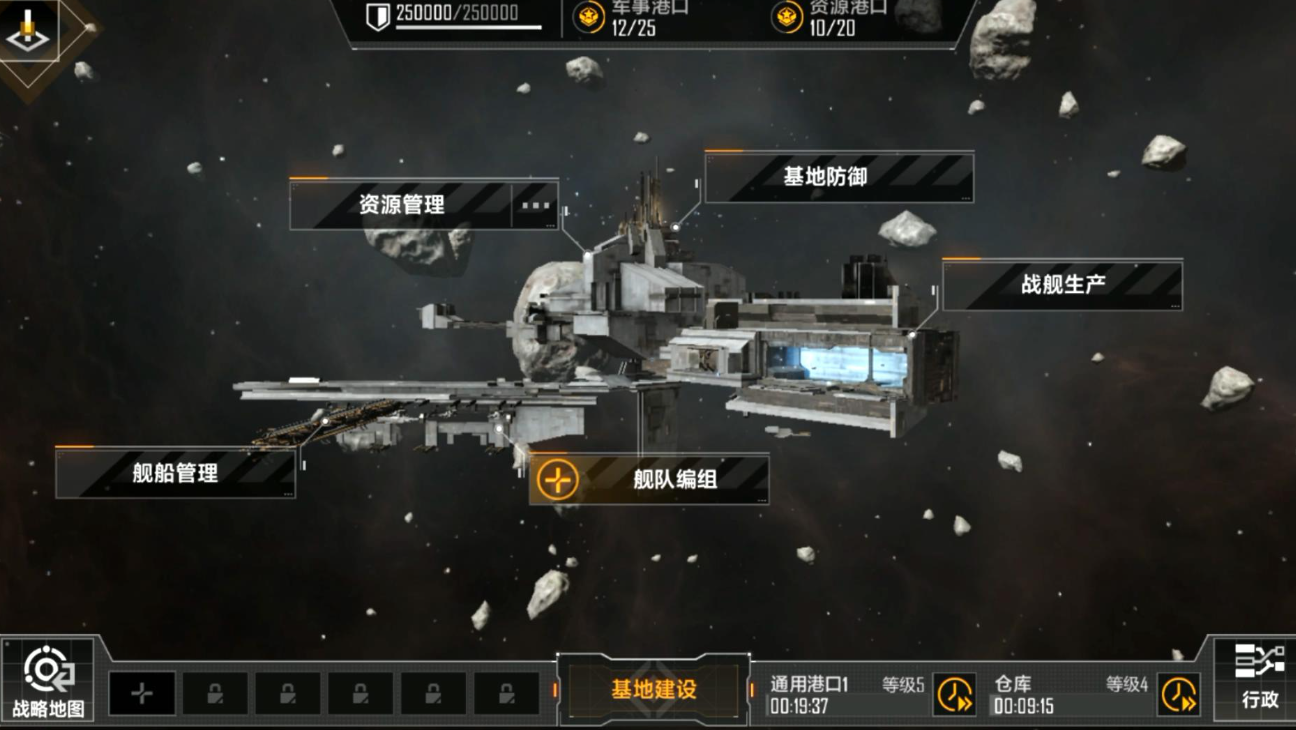The image size is (1296, 730).
Task: Open the 资源管理 resource management panel
Action: (401, 205)
